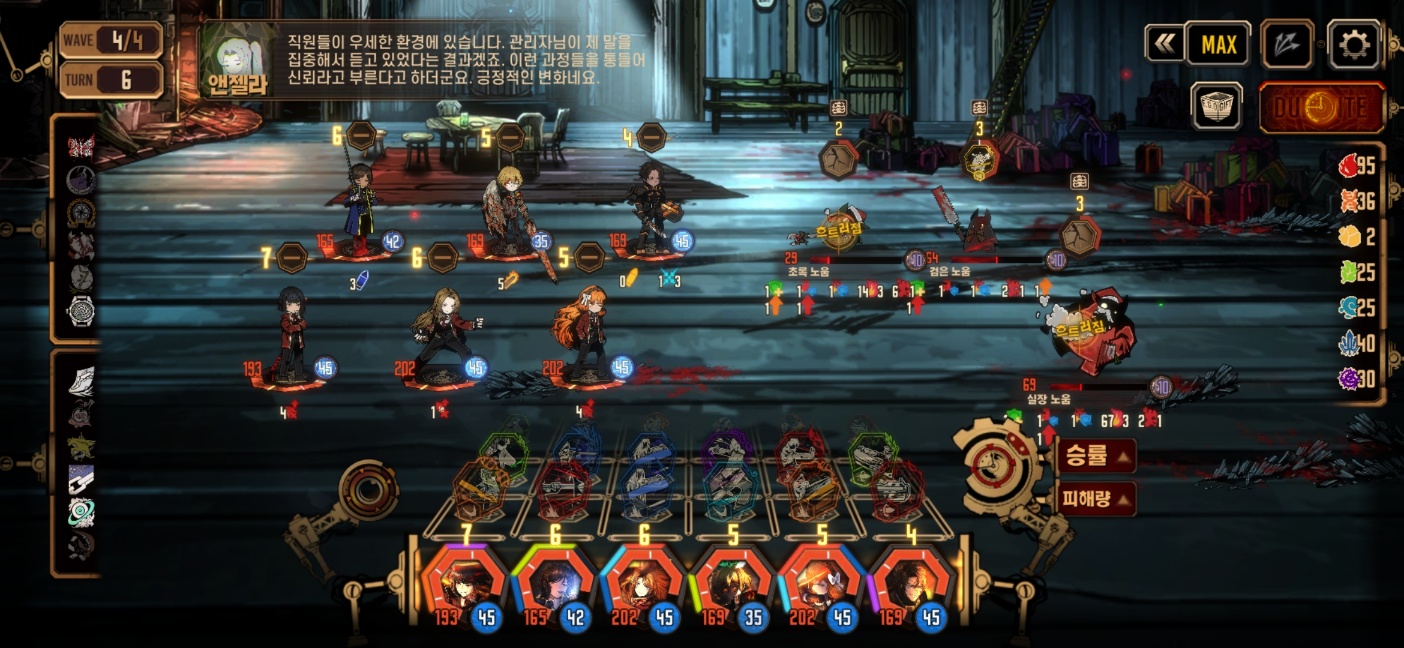Select the 승률 win rate option
1404x648 pixels.
coord(1096,457)
